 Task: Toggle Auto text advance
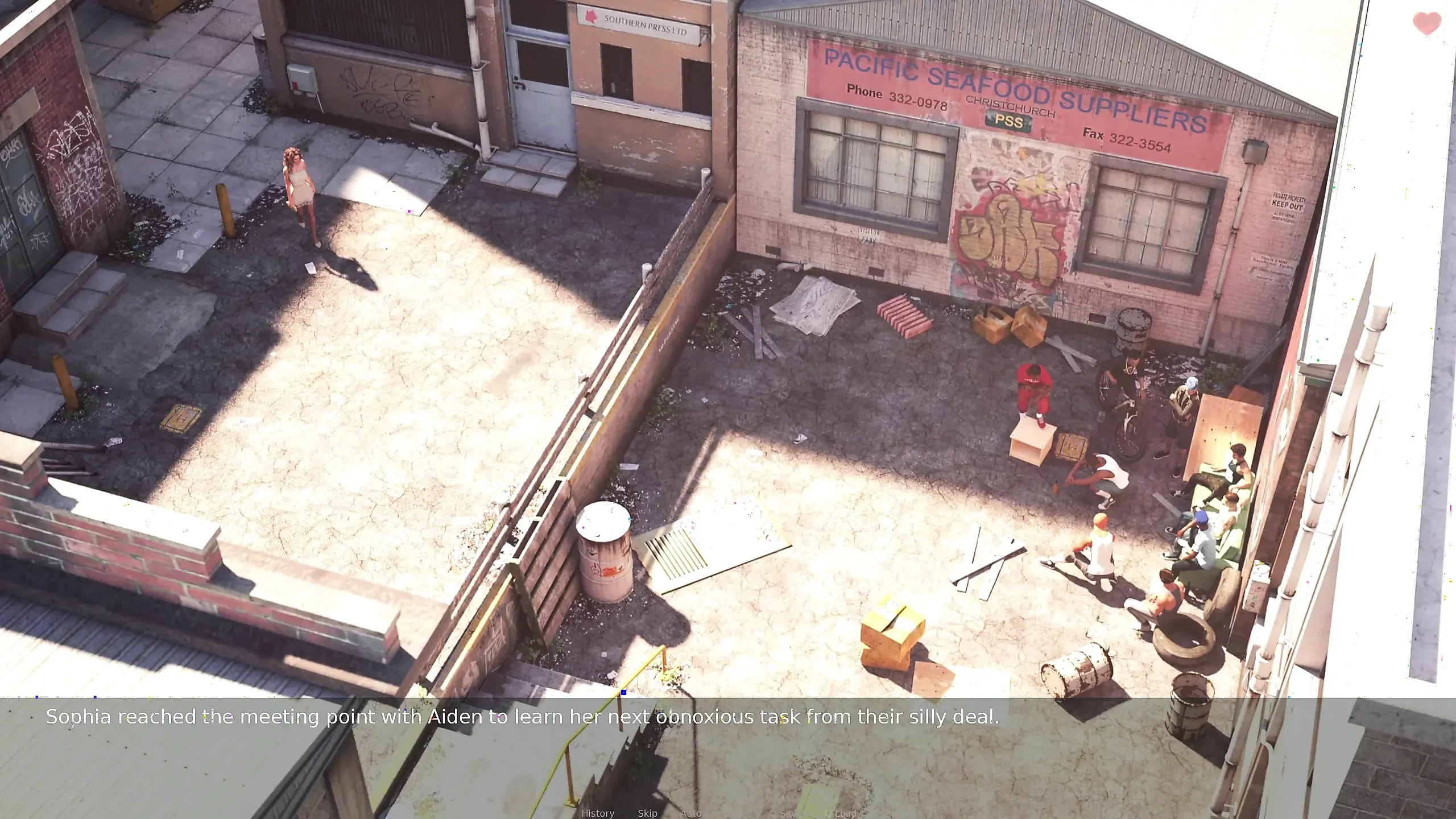point(691,813)
